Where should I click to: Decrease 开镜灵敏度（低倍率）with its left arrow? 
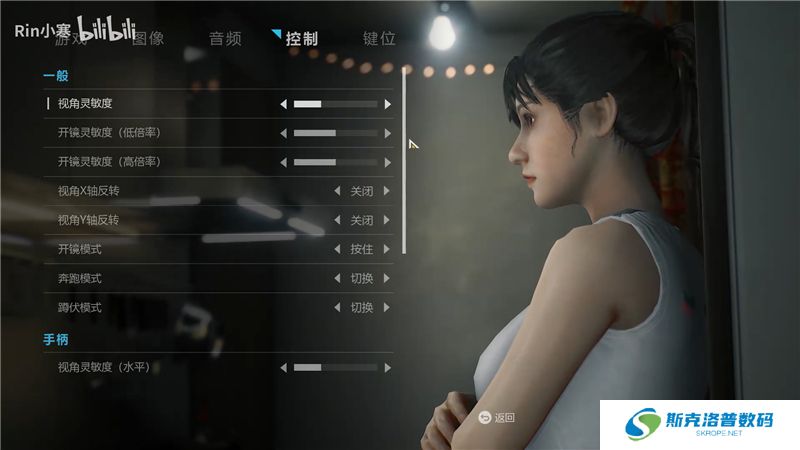click(283, 132)
